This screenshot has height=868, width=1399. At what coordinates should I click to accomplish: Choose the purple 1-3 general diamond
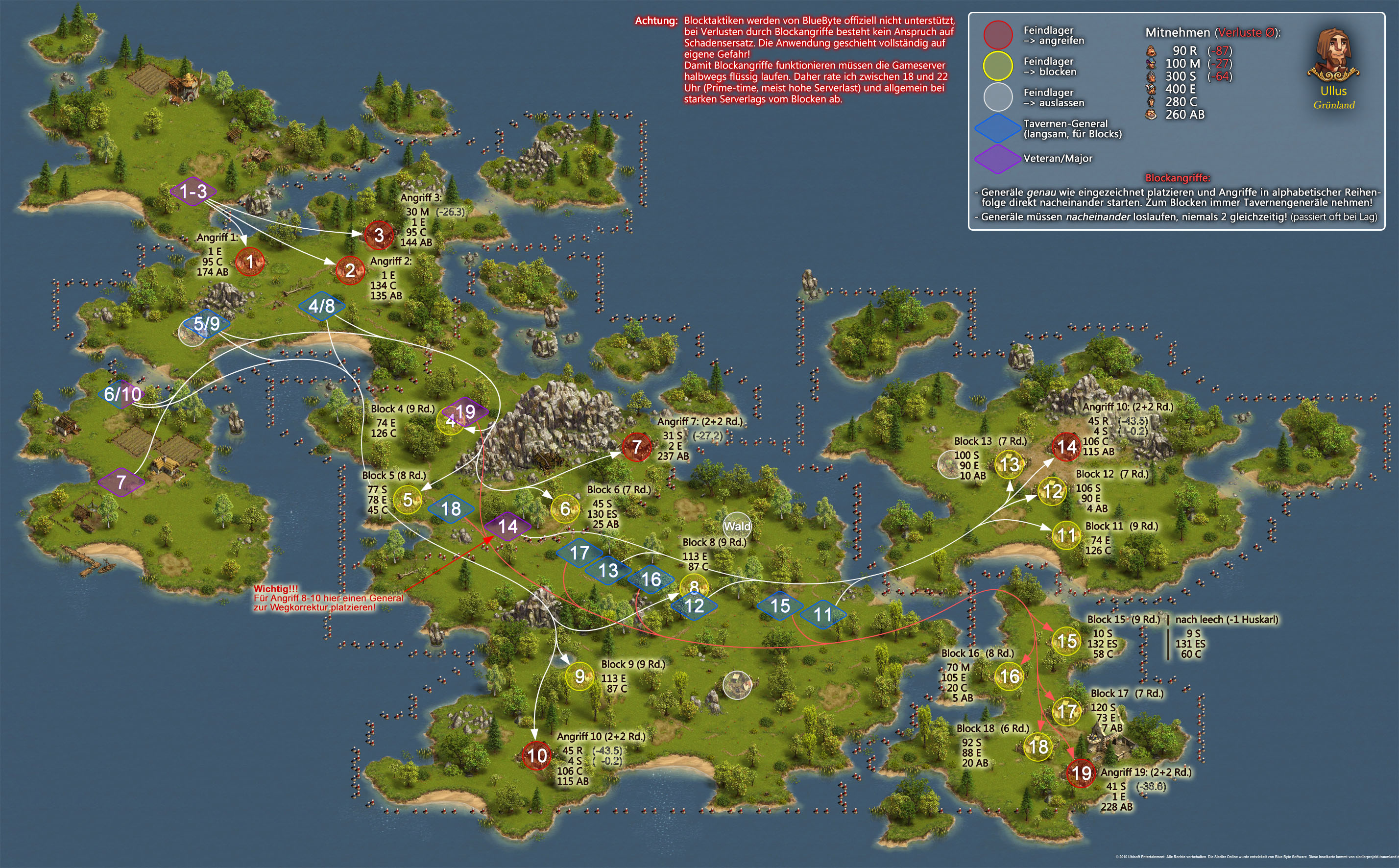[x=193, y=191]
